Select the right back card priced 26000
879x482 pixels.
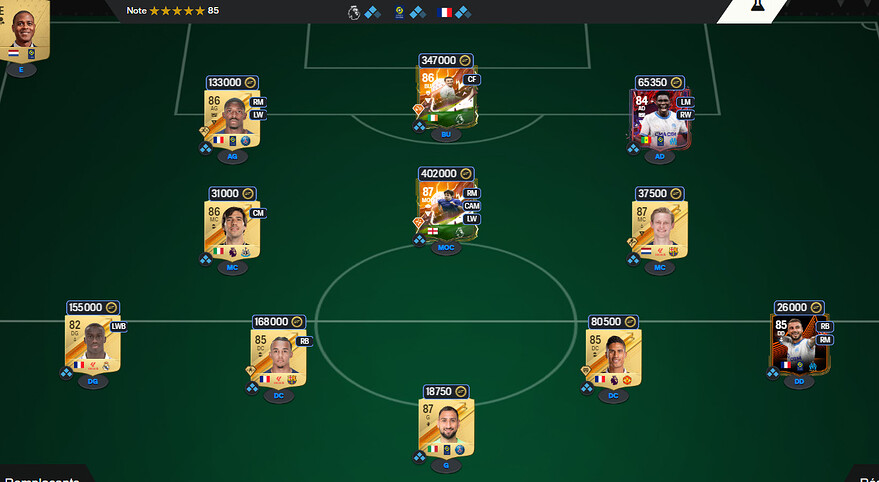point(799,345)
